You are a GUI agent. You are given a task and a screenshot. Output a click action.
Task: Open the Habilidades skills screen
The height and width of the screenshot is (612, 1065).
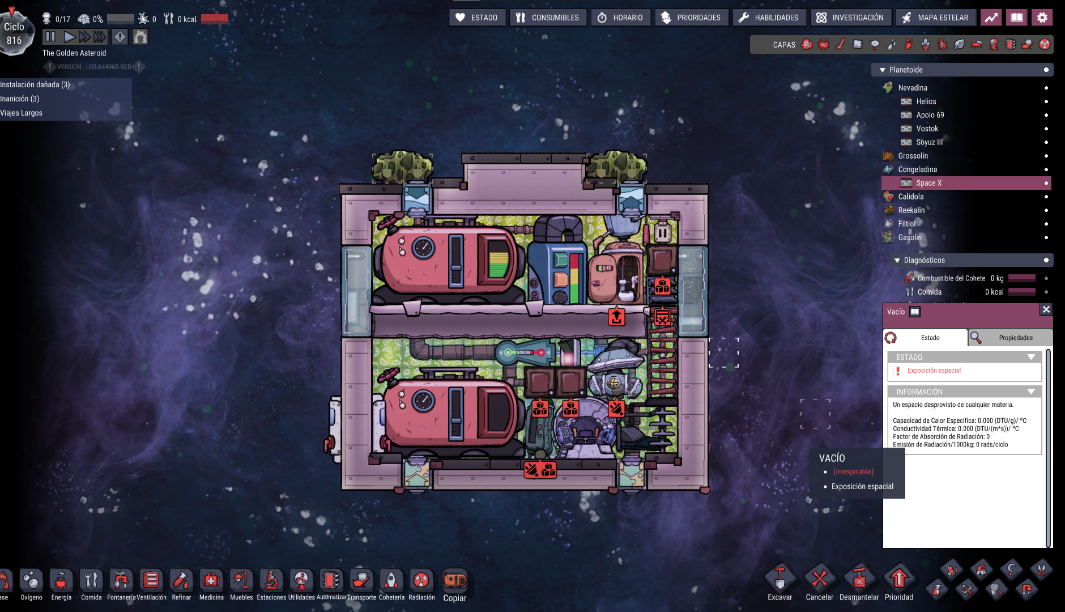coord(768,17)
